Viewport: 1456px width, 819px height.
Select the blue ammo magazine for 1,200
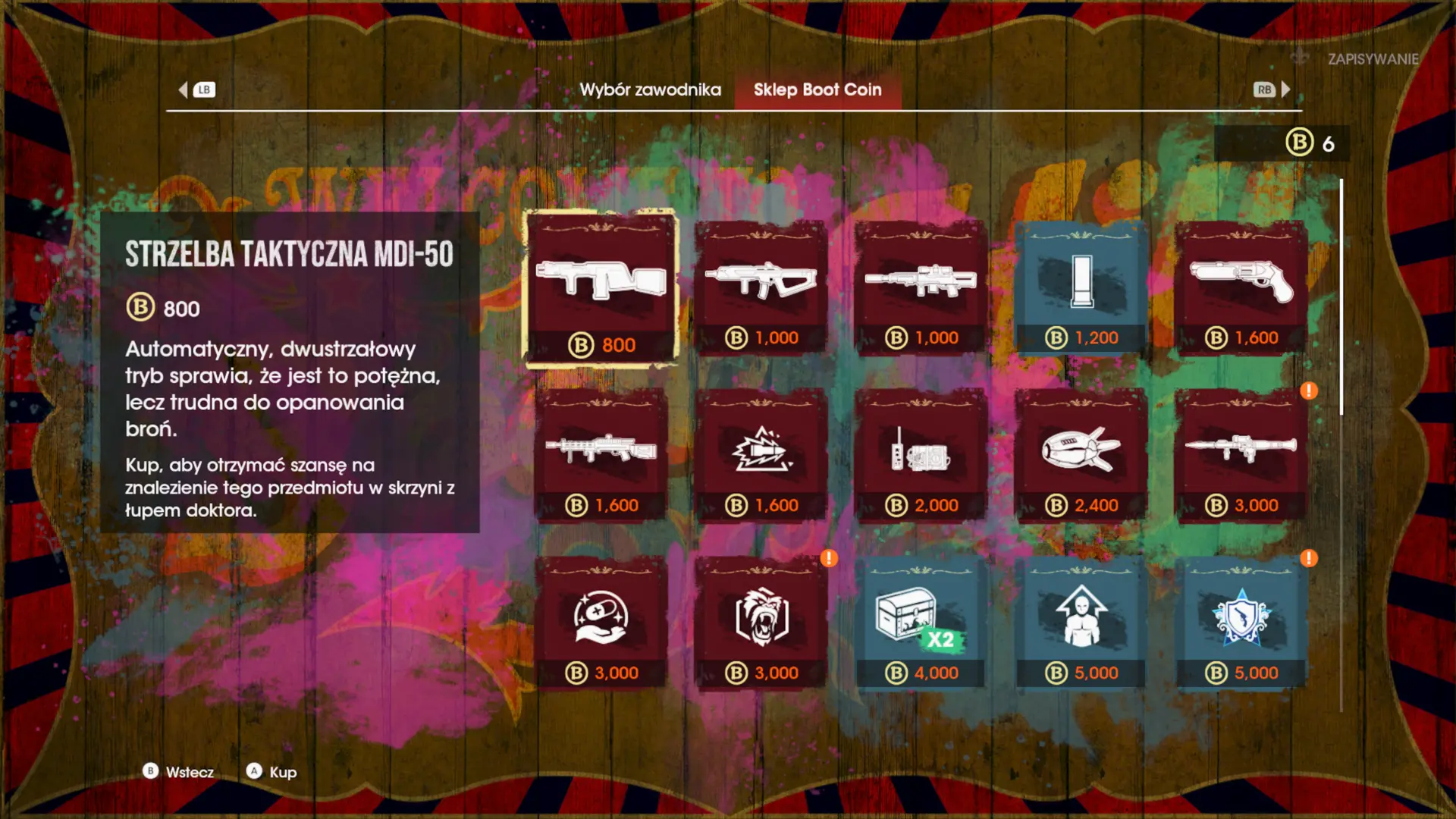pos(1081,288)
